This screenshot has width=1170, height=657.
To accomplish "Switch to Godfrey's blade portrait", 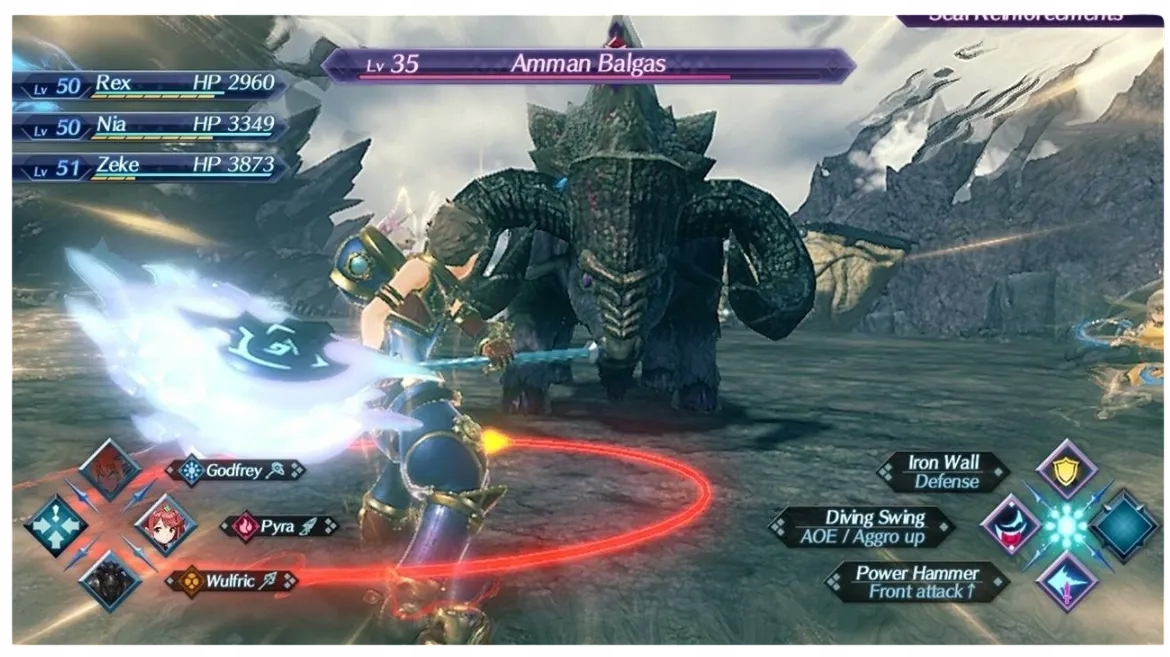I will point(109,469).
